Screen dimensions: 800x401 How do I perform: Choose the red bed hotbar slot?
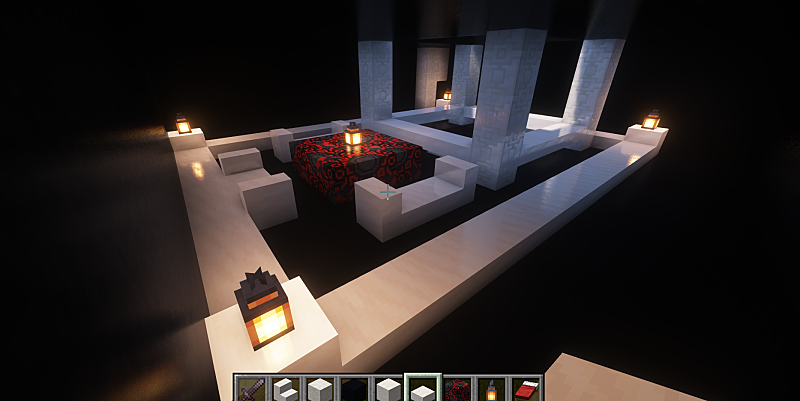point(526,389)
